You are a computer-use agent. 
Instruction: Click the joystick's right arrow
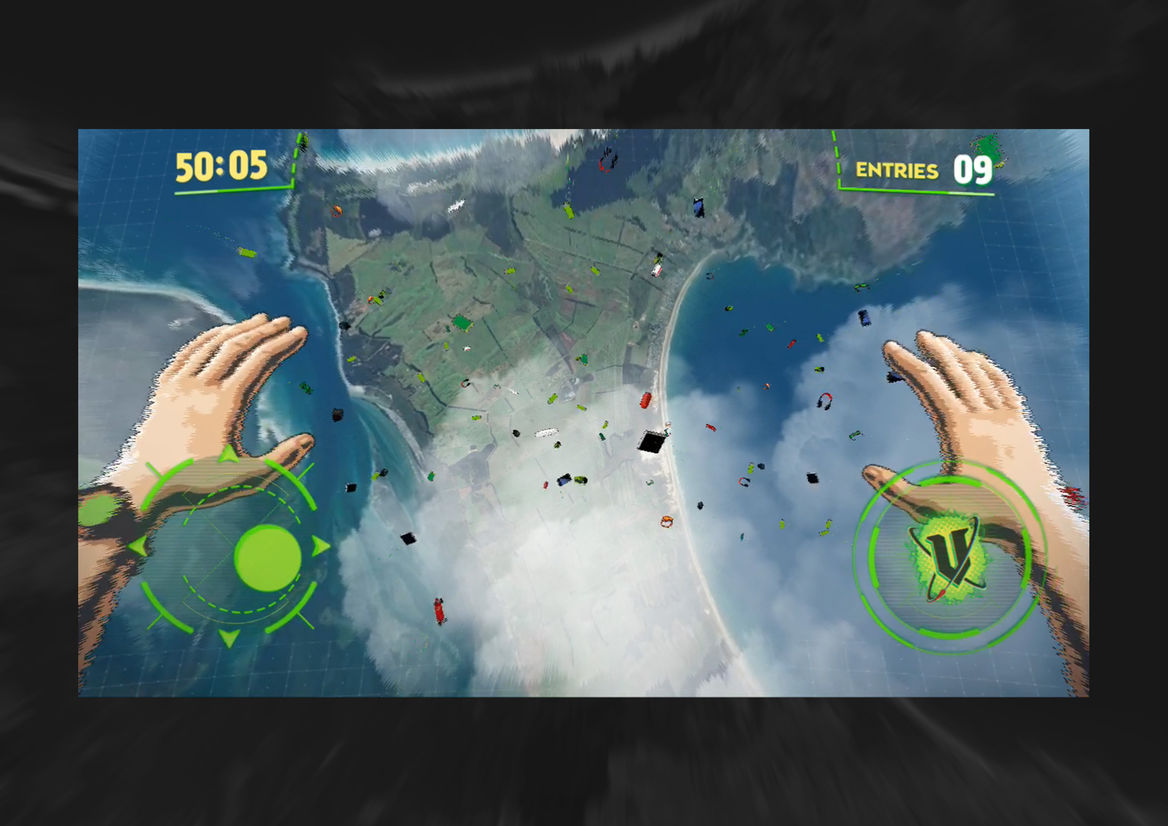(x=320, y=546)
